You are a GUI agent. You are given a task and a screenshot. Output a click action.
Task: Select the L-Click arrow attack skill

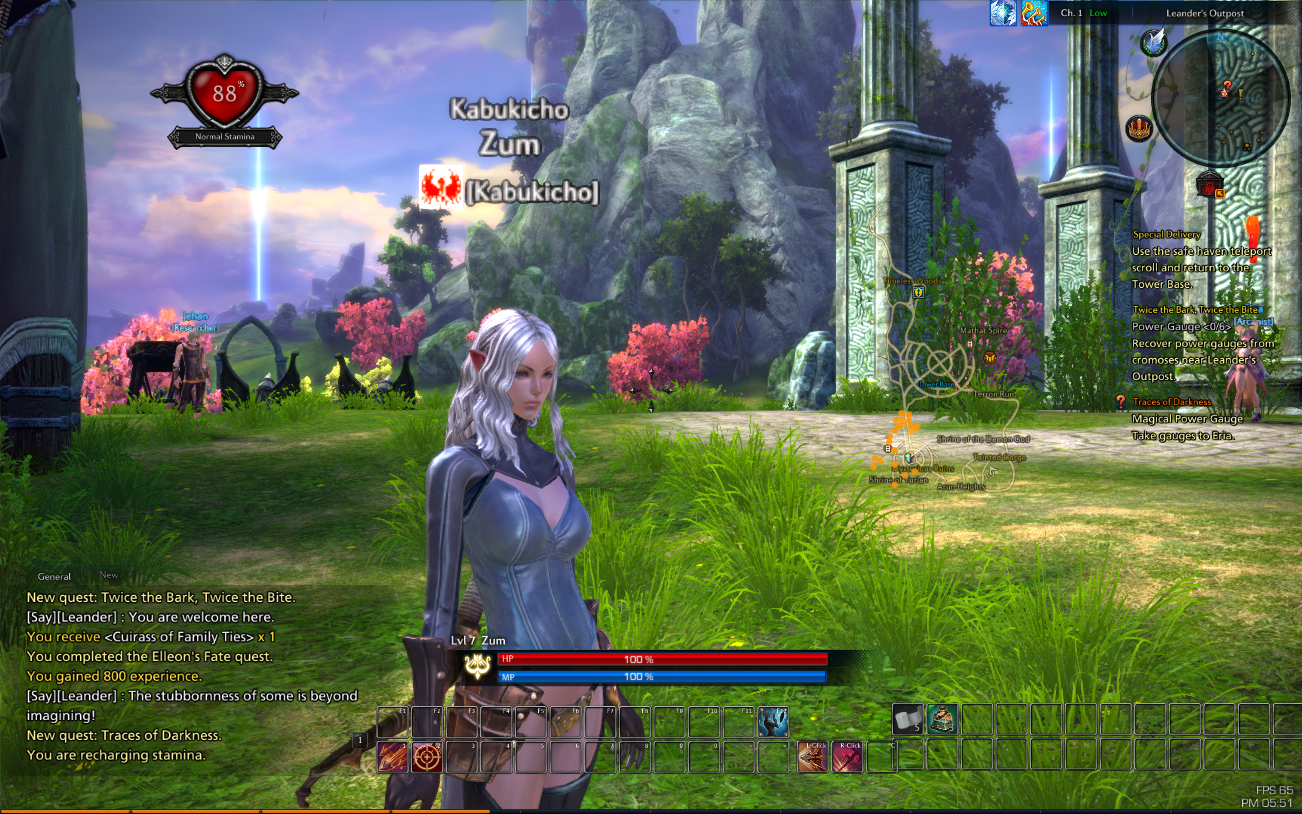pyautogui.click(x=813, y=757)
